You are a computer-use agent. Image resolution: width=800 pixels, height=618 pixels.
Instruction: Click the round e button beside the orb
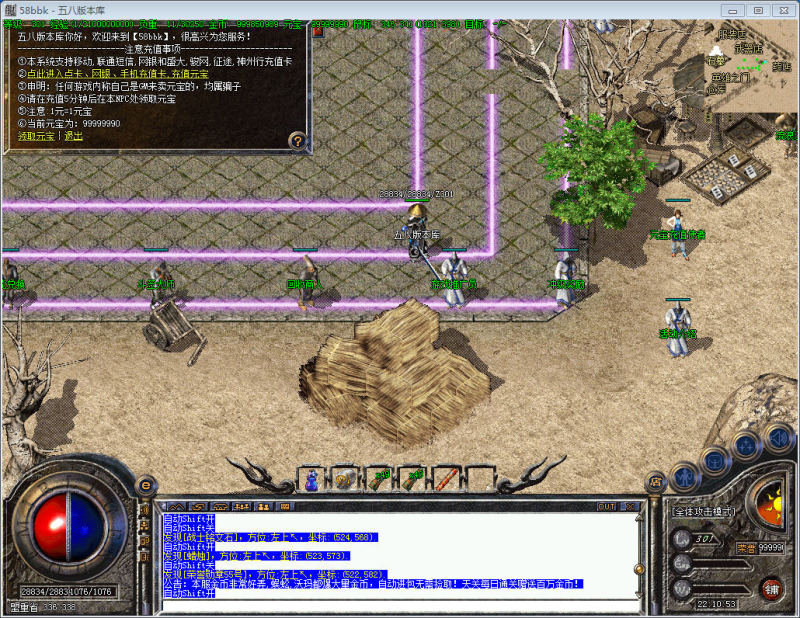pyautogui.click(x=146, y=485)
